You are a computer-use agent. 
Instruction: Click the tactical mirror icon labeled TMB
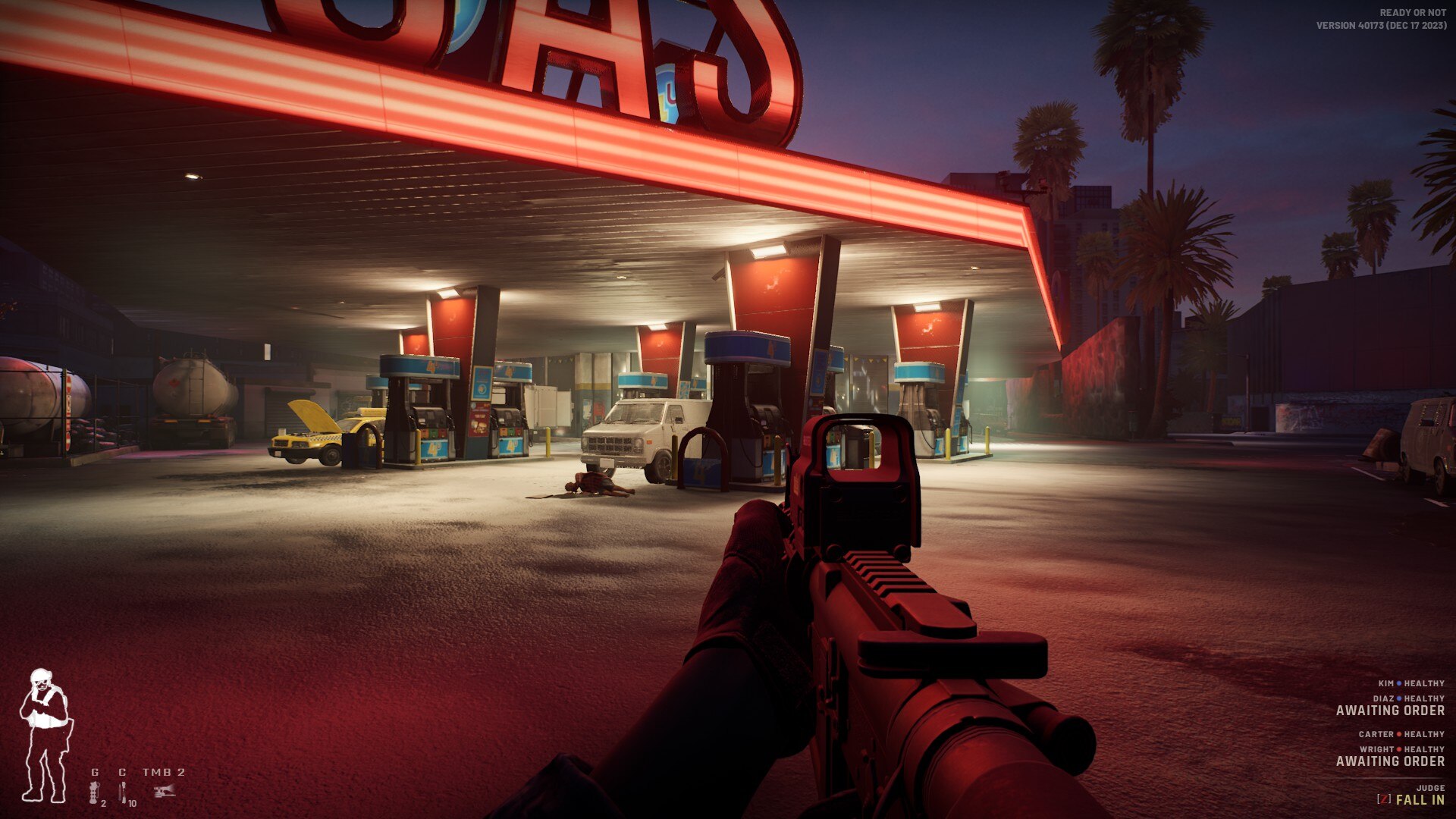click(164, 791)
